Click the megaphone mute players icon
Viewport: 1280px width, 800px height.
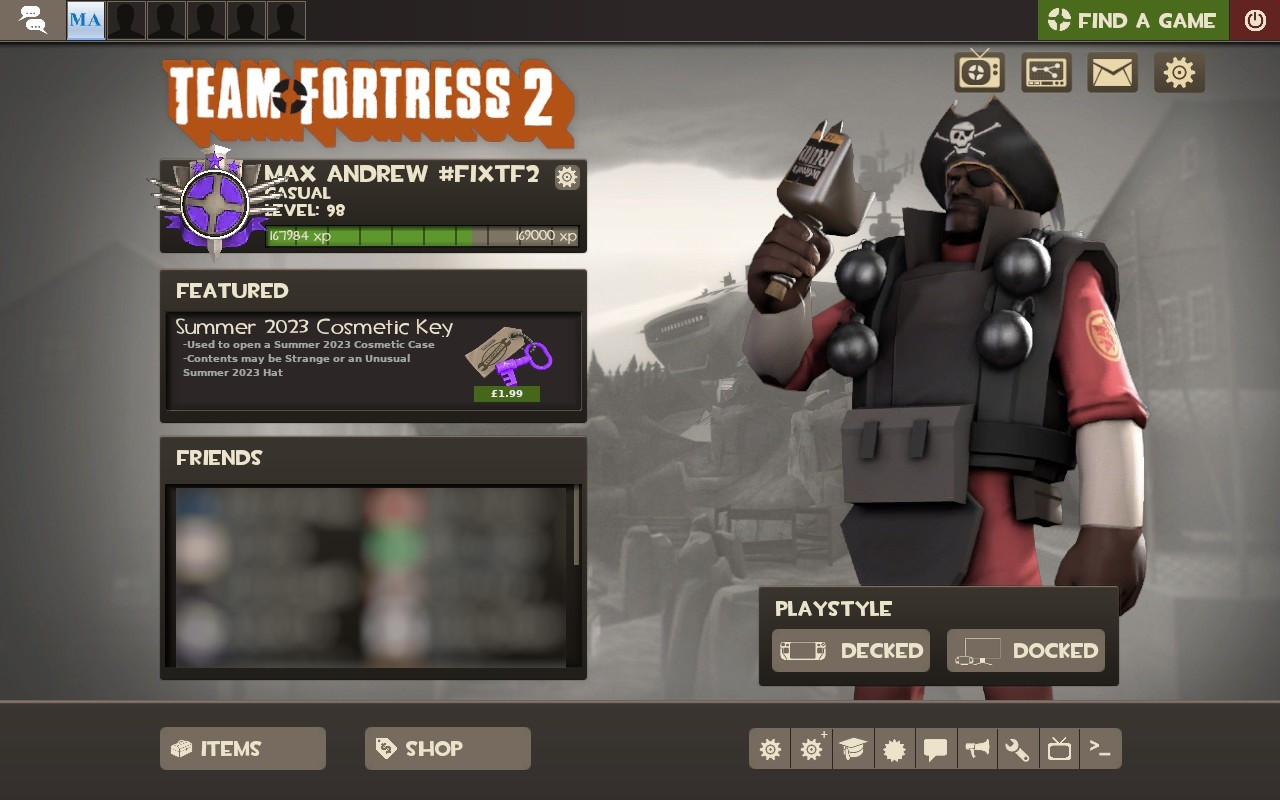click(x=977, y=748)
